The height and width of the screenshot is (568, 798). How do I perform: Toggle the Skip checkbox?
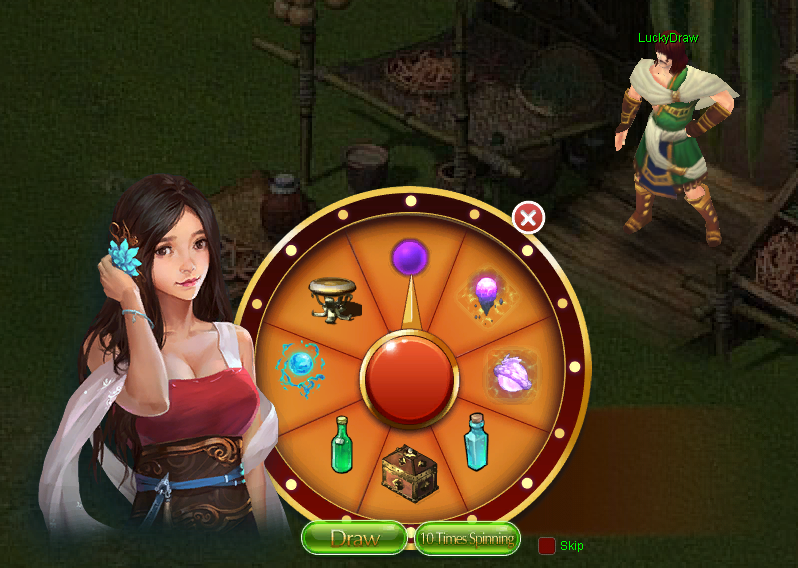pos(547,546)
